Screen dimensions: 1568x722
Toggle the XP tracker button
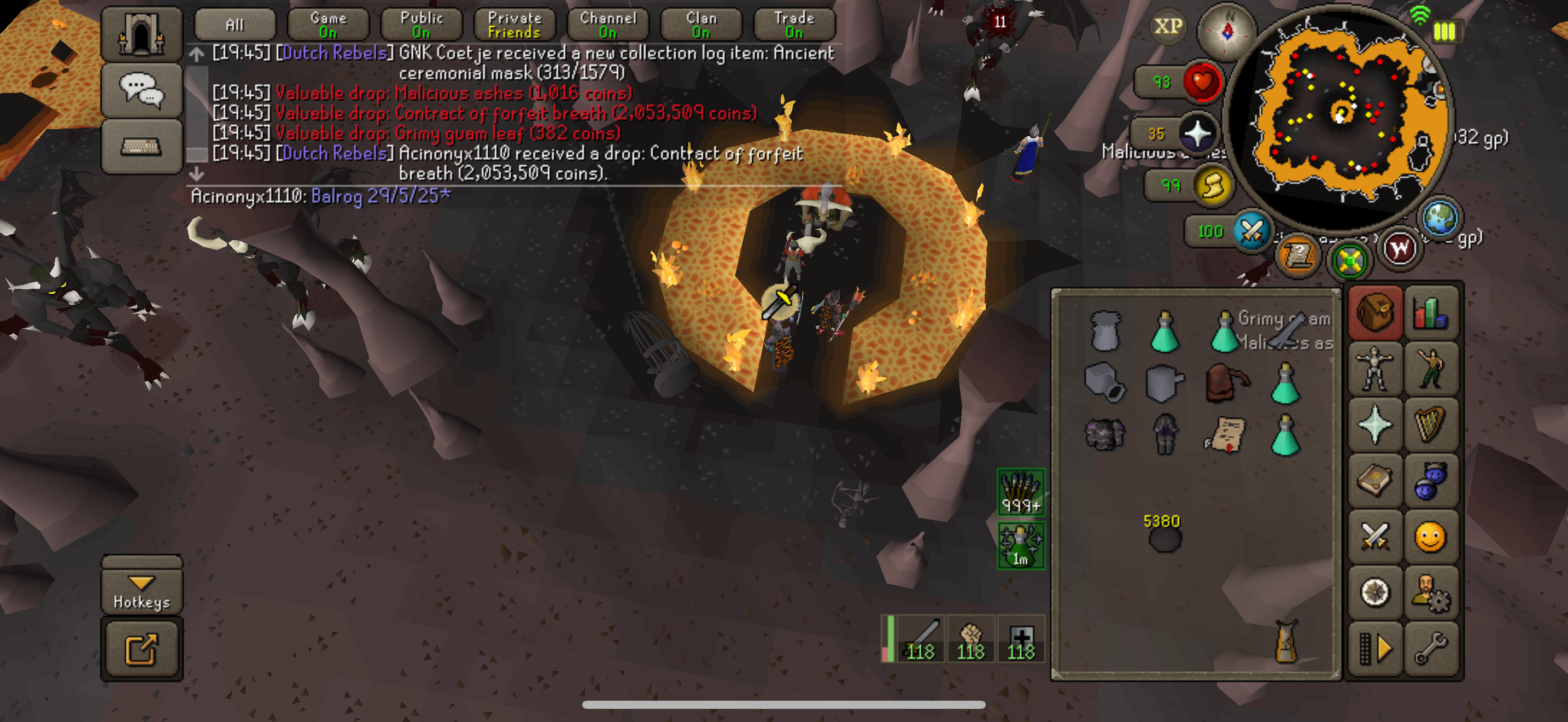coord(1168,26)
